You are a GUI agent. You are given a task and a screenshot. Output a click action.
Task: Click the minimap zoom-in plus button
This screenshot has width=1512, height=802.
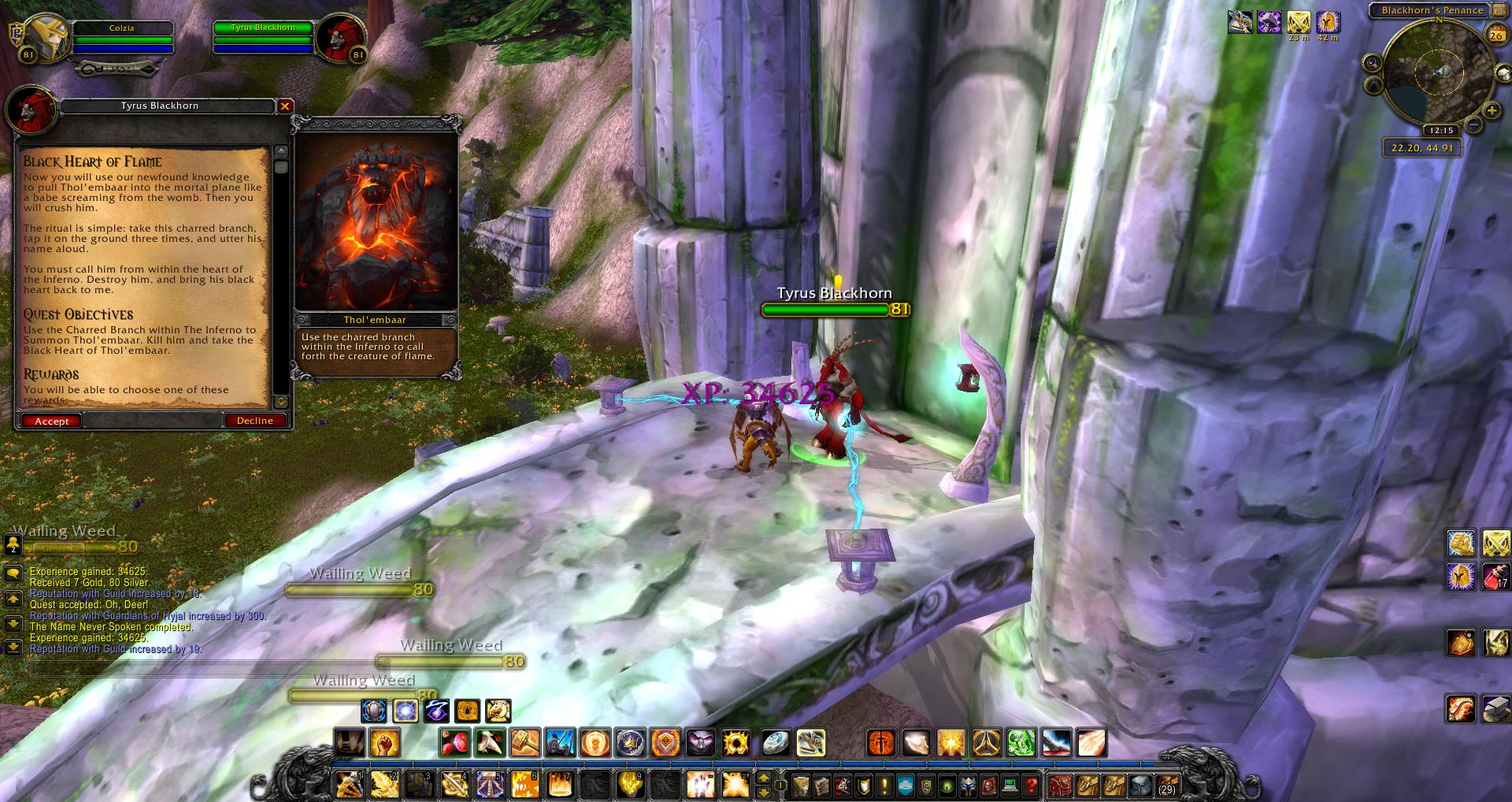coord(1492,111)
